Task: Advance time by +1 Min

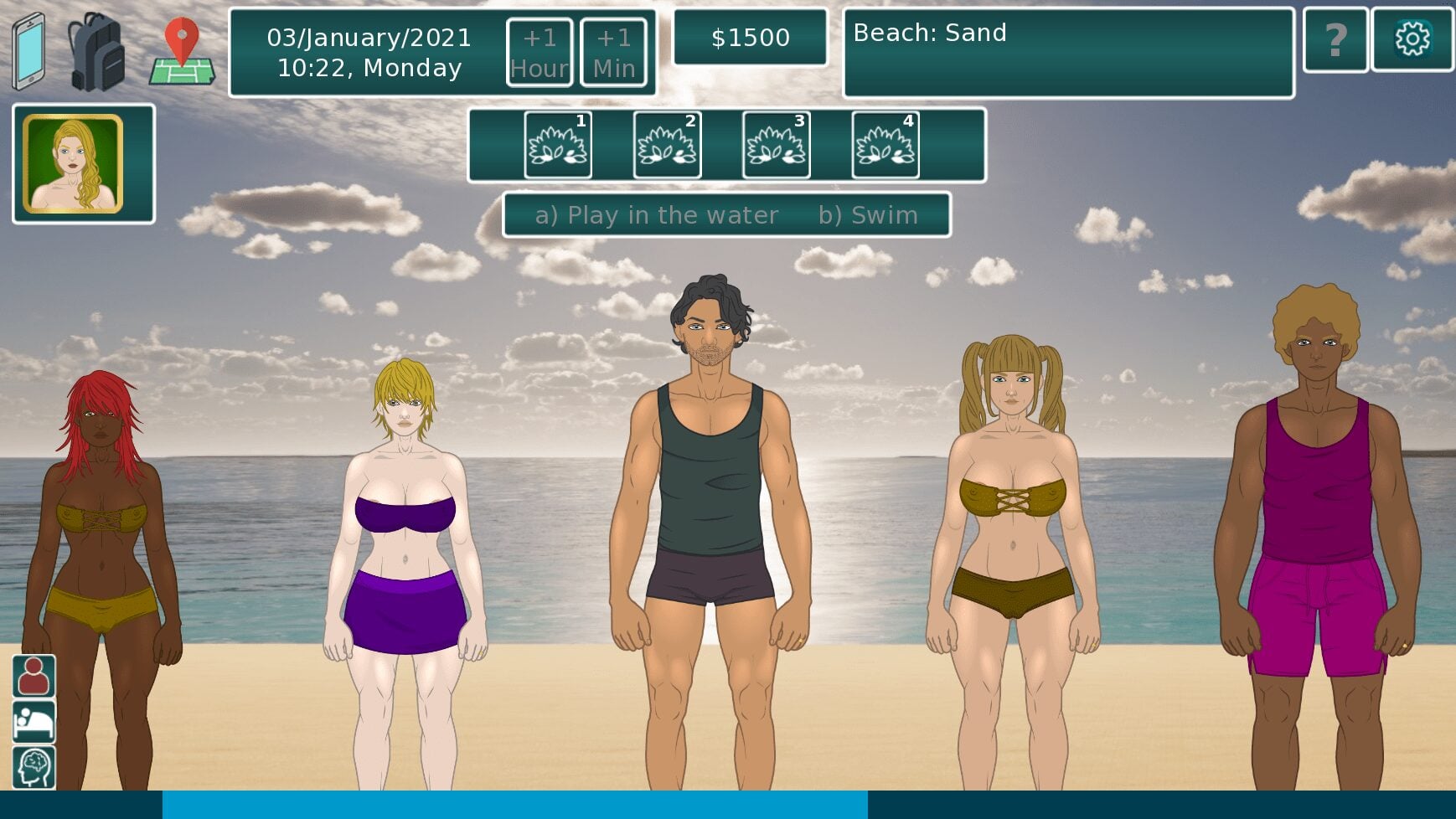Action: point(613,52)
